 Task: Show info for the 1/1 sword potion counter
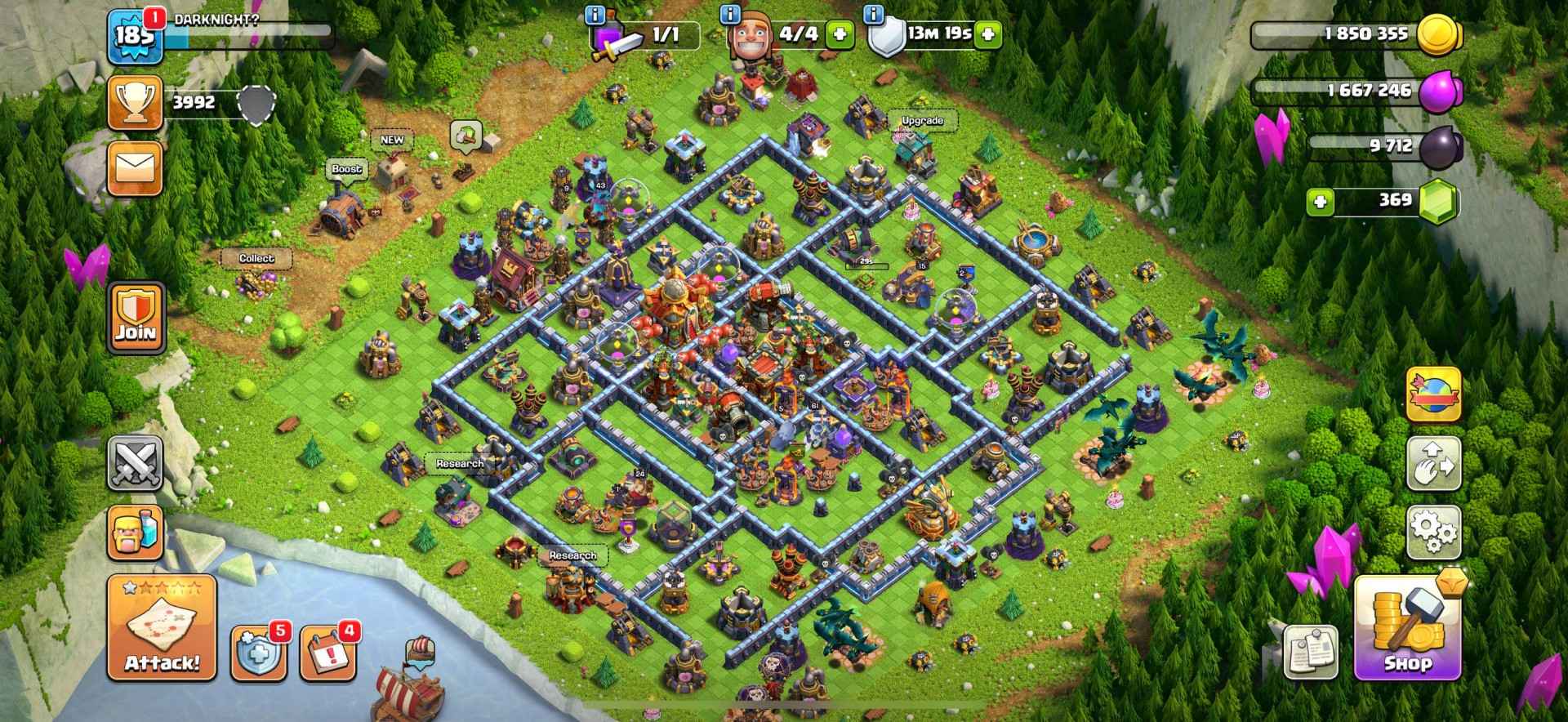click(596, 15)
